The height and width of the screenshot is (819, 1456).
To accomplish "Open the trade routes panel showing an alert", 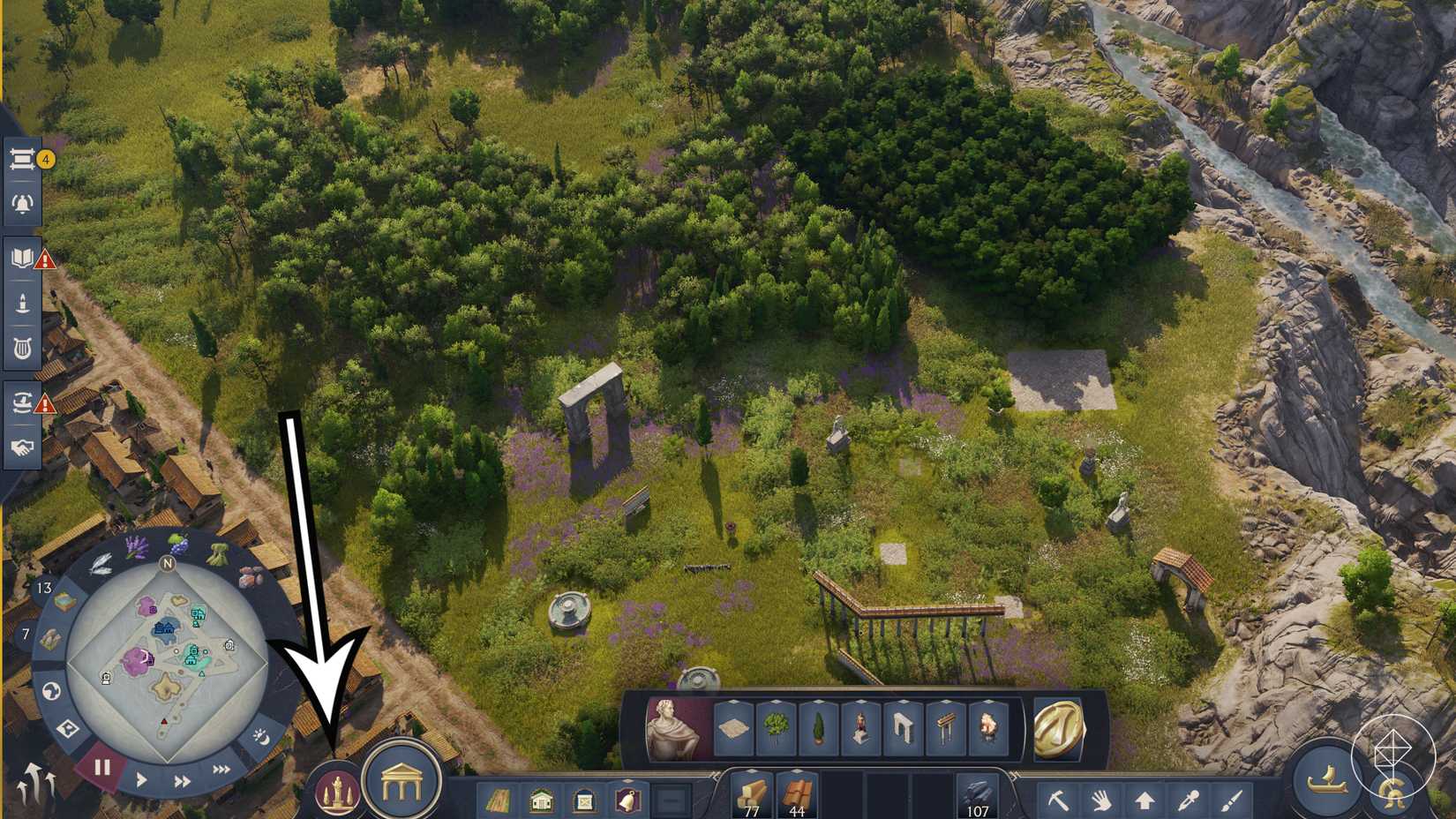I will coord(24,404).
